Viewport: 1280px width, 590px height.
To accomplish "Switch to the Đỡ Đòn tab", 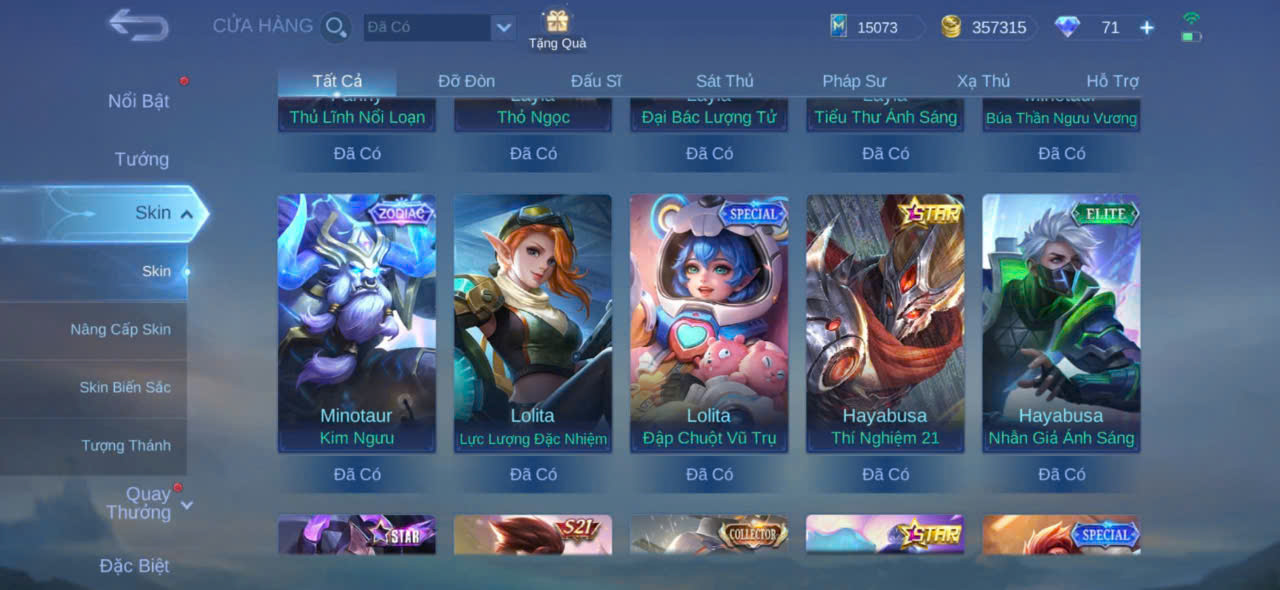I will coord(466,81).
